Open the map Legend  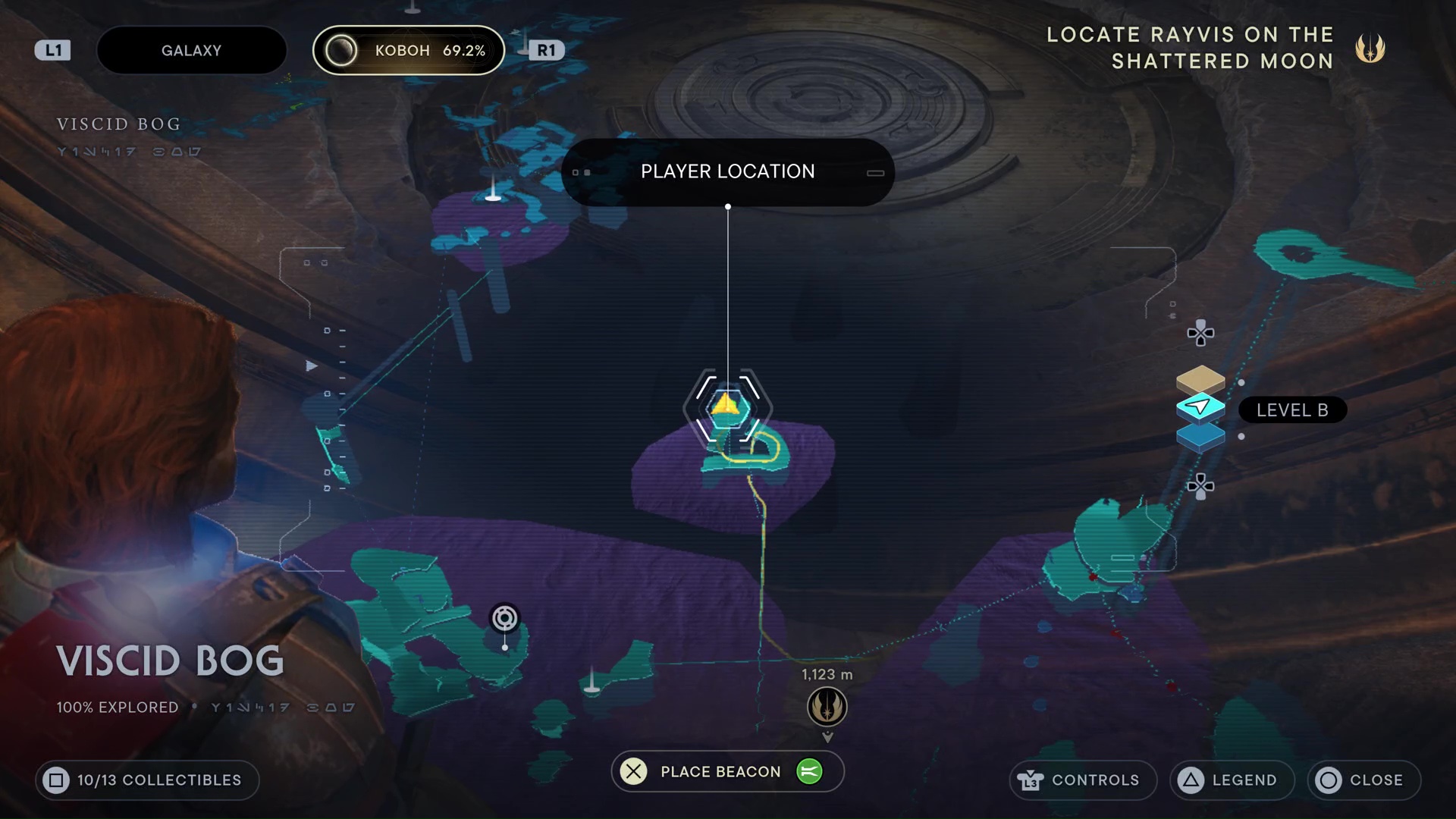[x=1230, y=780]
